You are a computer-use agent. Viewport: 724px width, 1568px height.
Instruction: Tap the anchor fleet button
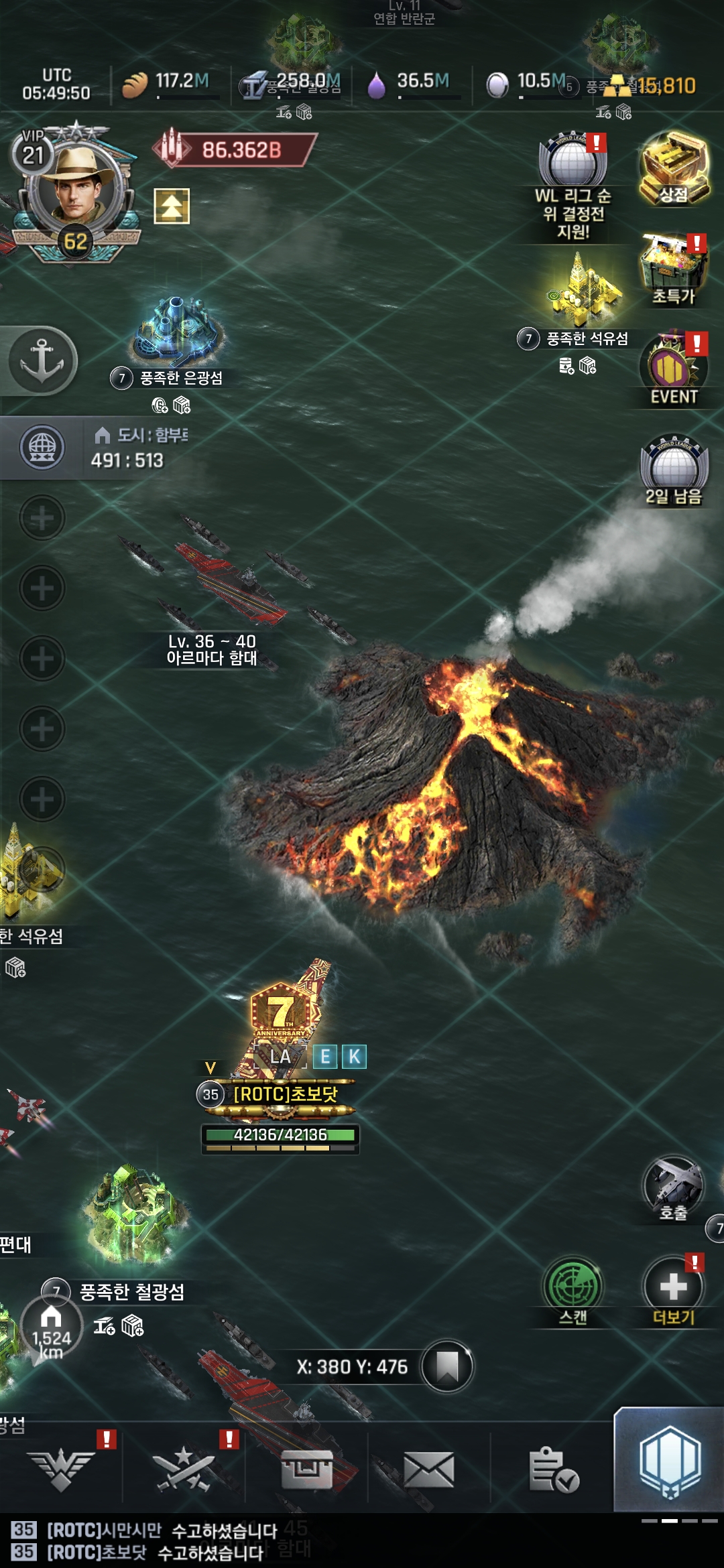click(x=42, y=360)
